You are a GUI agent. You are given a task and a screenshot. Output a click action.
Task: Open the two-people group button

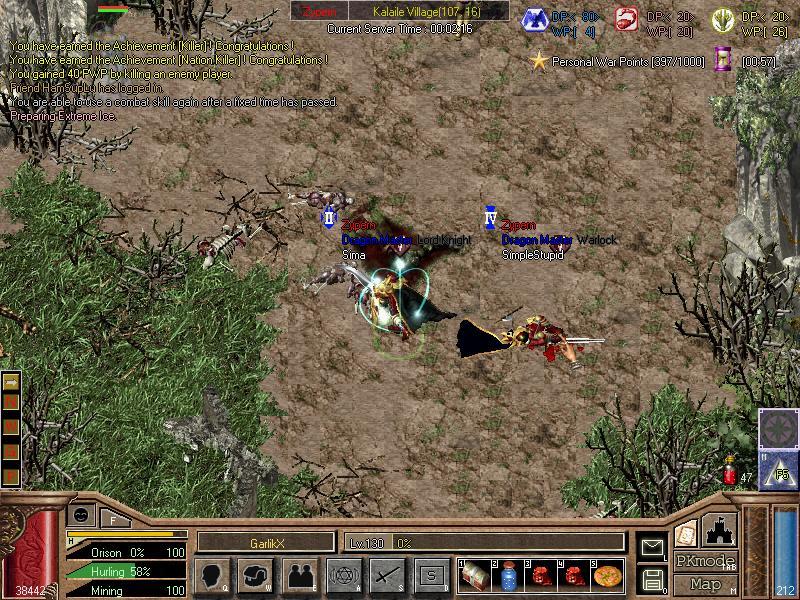click(x=300, y=575)
